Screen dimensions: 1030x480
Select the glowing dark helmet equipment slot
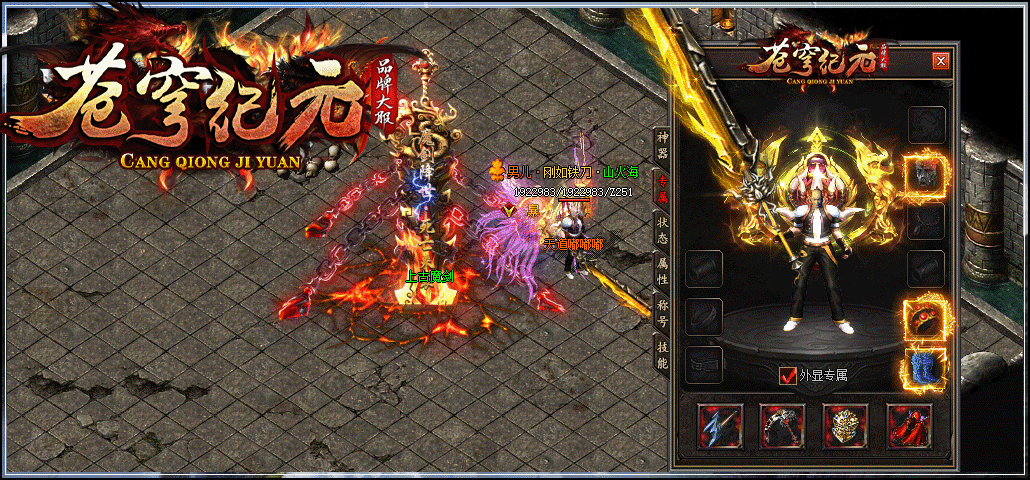pos(925,174)
